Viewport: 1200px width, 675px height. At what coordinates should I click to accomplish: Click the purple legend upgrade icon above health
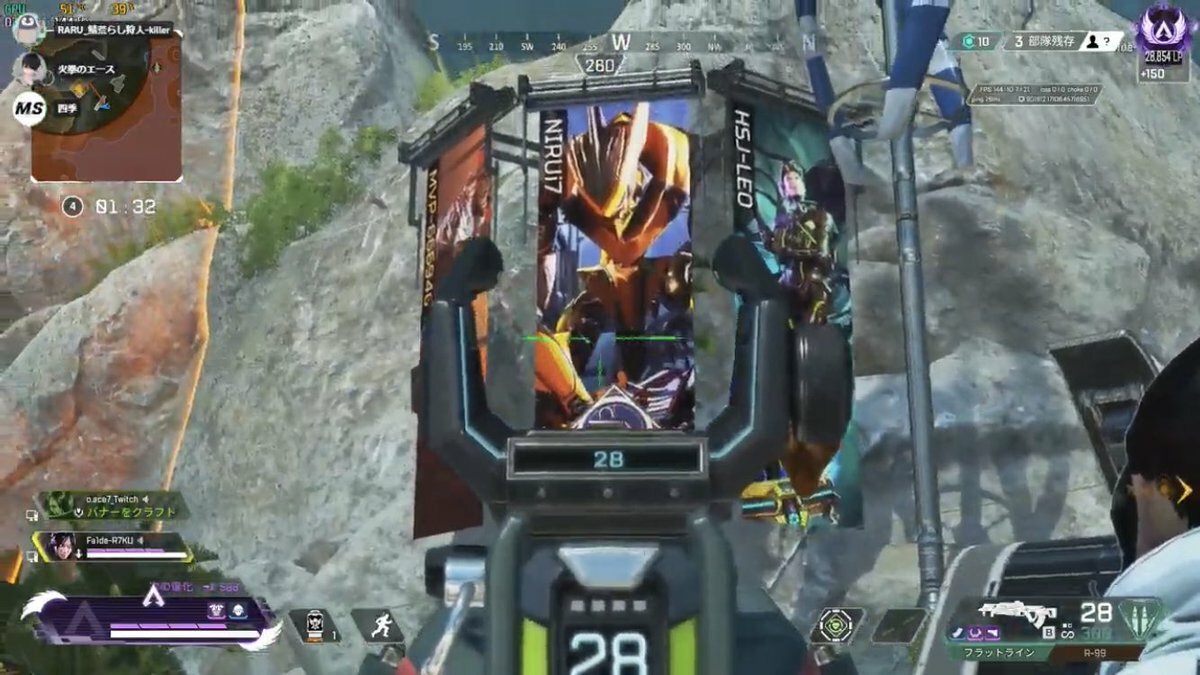[217, 610]
